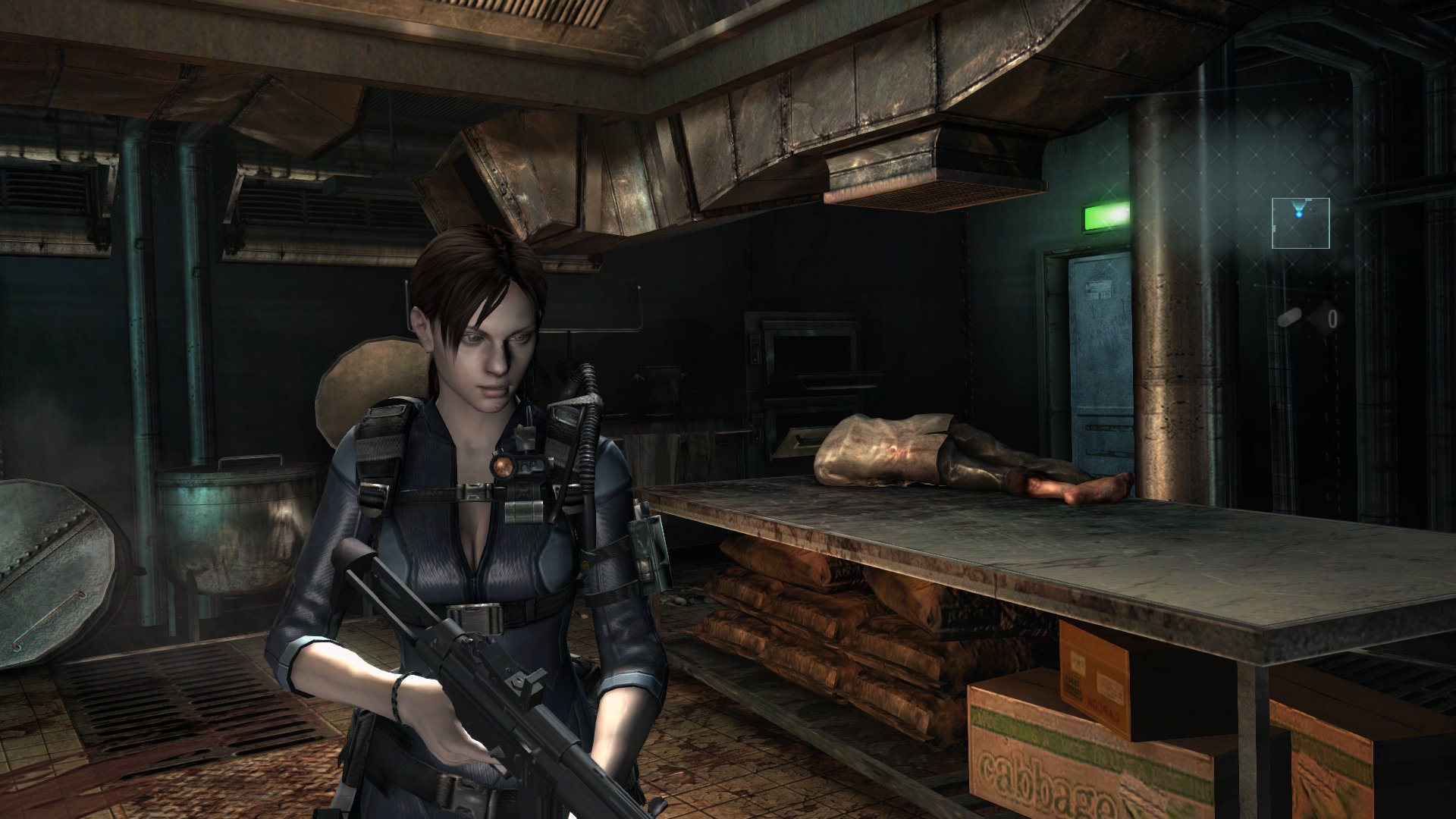Click the grenade ammo icon in the HUD

point(1290,317)
